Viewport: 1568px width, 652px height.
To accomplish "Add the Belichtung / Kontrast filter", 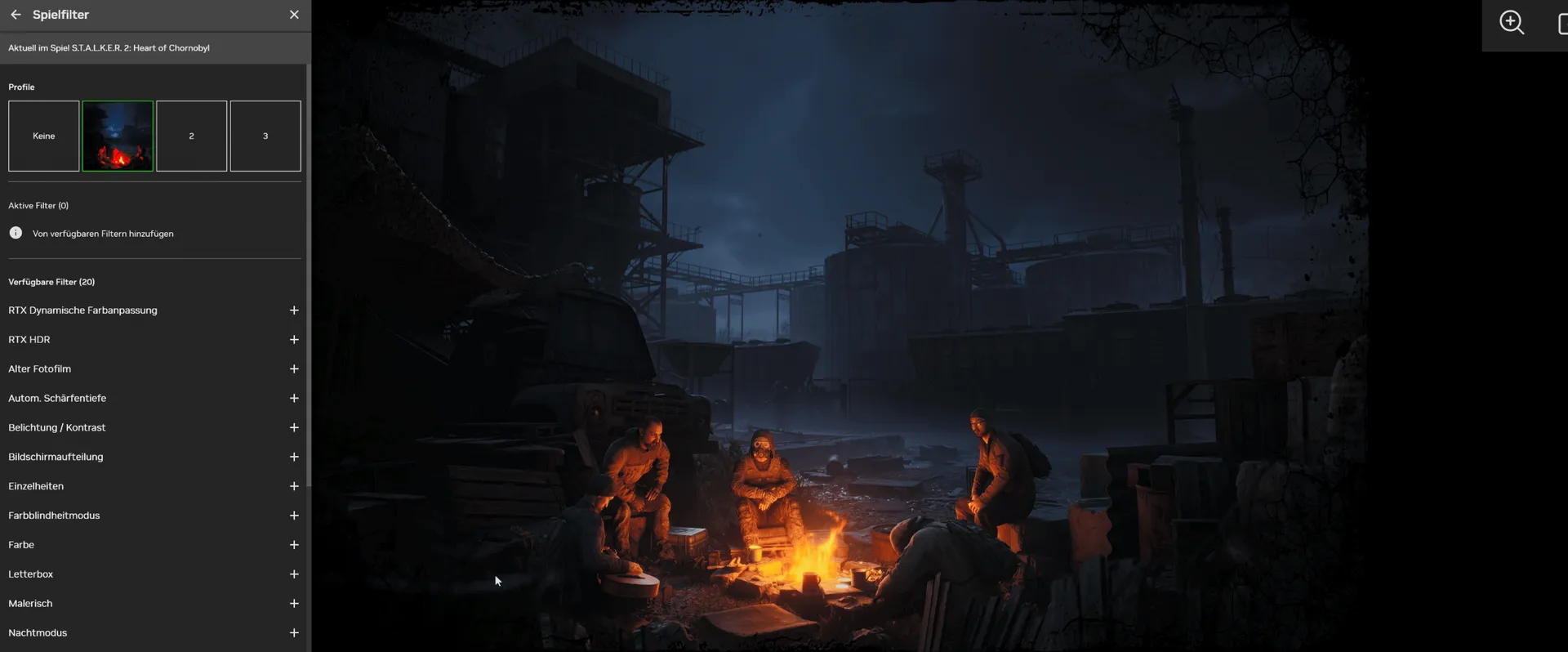I will click(294, 428).
